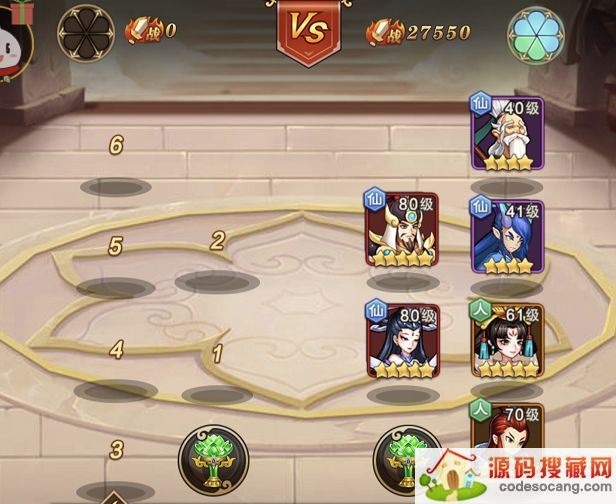This screenshot has width=616, height=504.
Task: Open the dark four-petal formation emblem
Action: point(86,30)
